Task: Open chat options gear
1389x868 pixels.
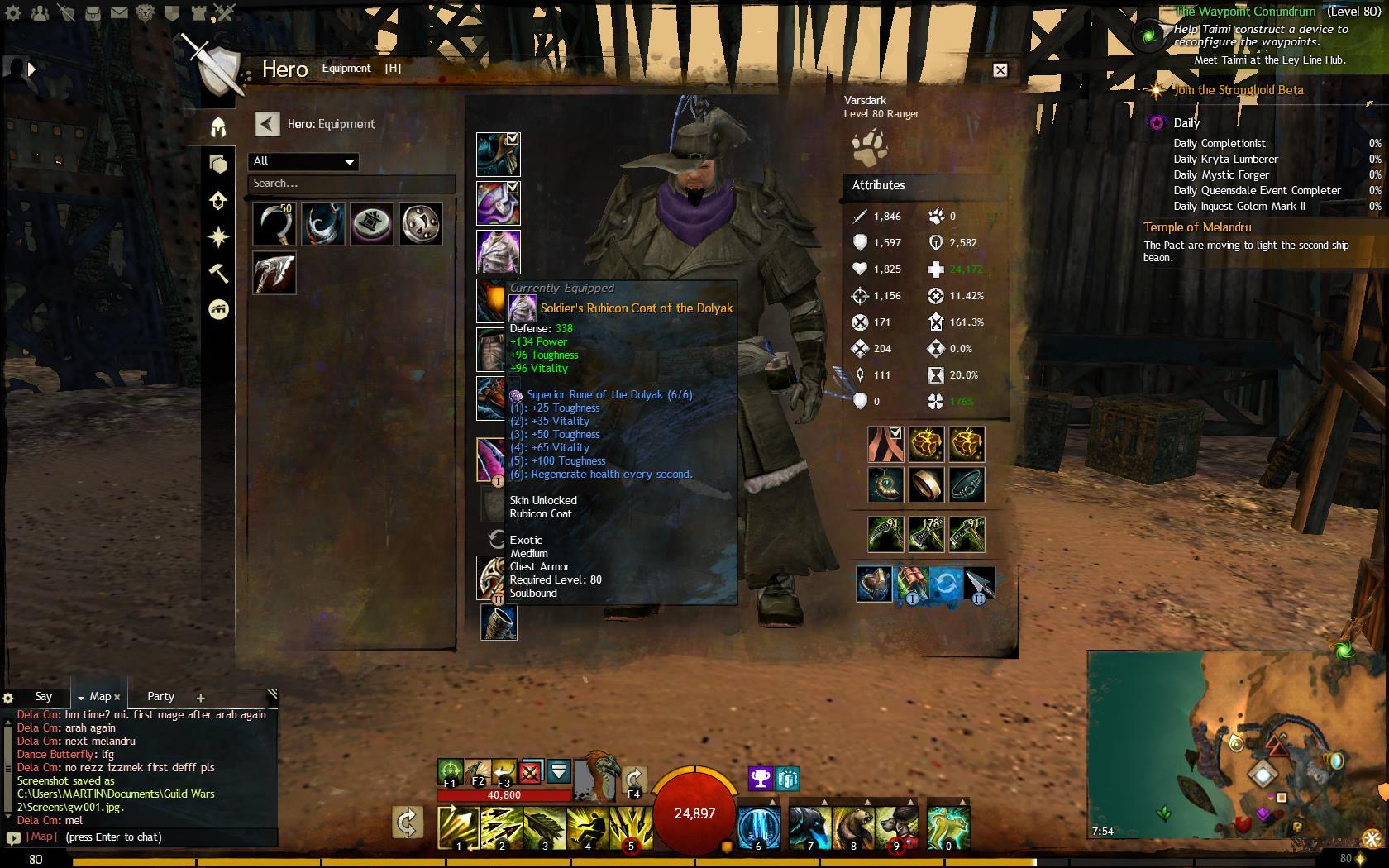Action: [x=8, y=698]
